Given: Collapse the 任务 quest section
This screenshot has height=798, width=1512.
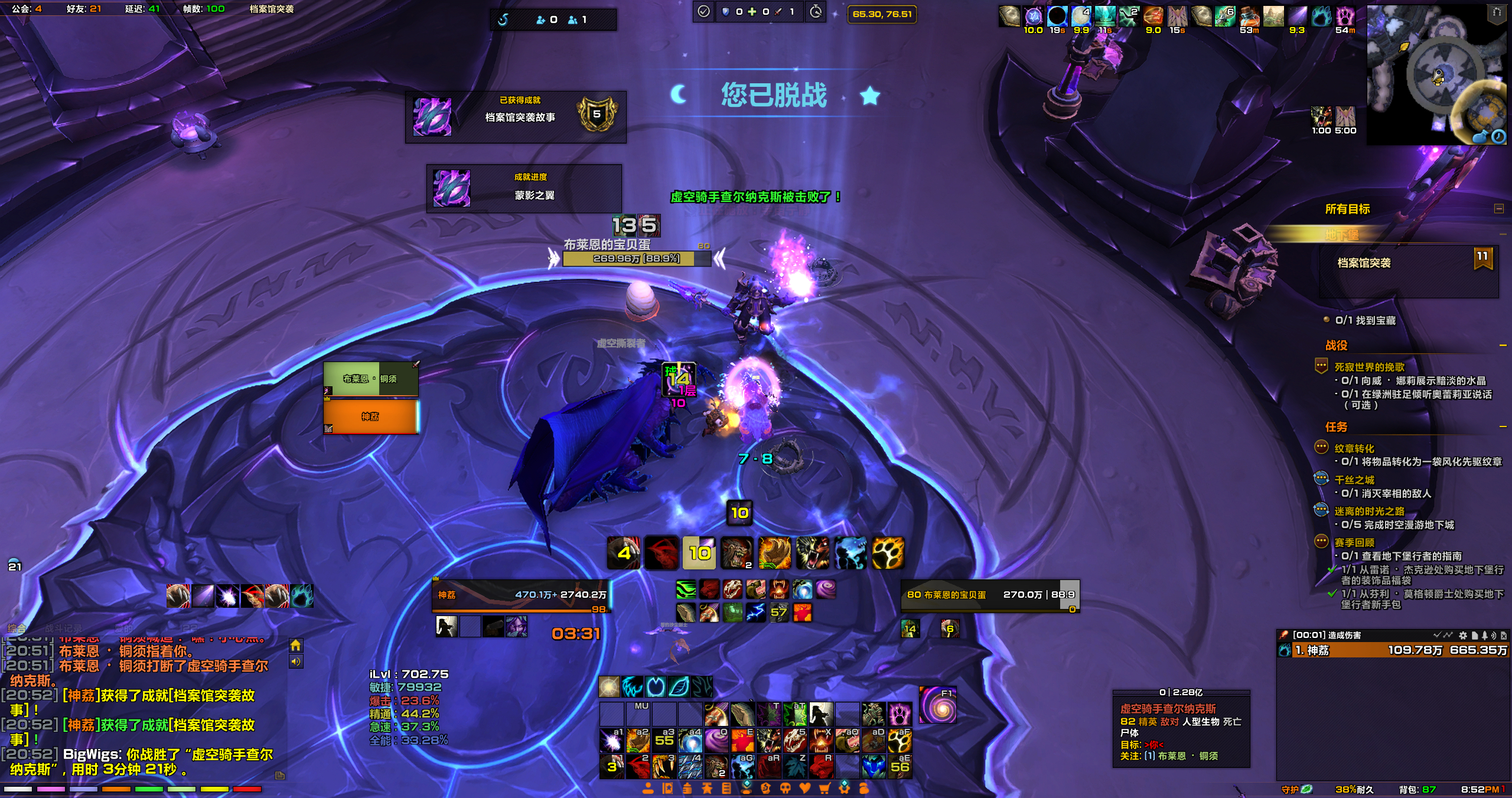Looking at the screenshot, I should [x=1503, y=426].
